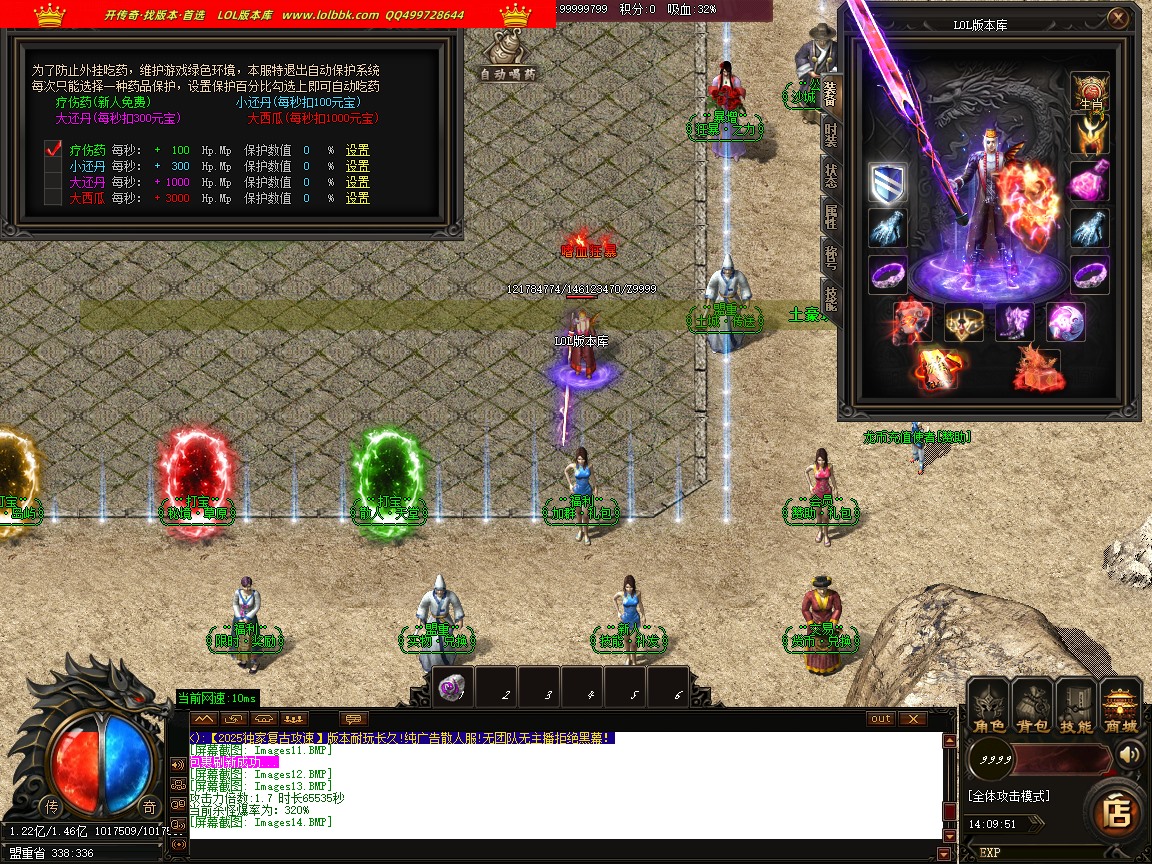Select the pink gem necklace slot
1152x864 pixels.
1090,183
